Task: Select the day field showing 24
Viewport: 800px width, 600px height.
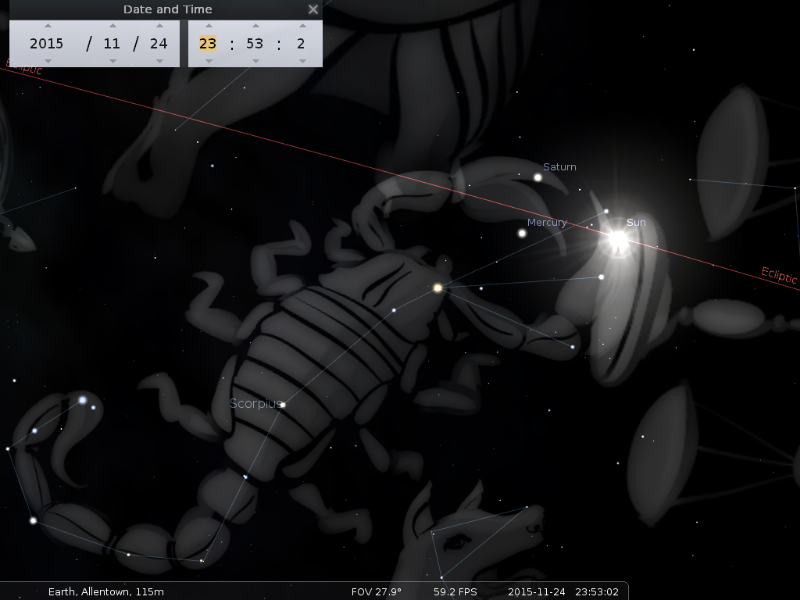Action: point(157,44)
